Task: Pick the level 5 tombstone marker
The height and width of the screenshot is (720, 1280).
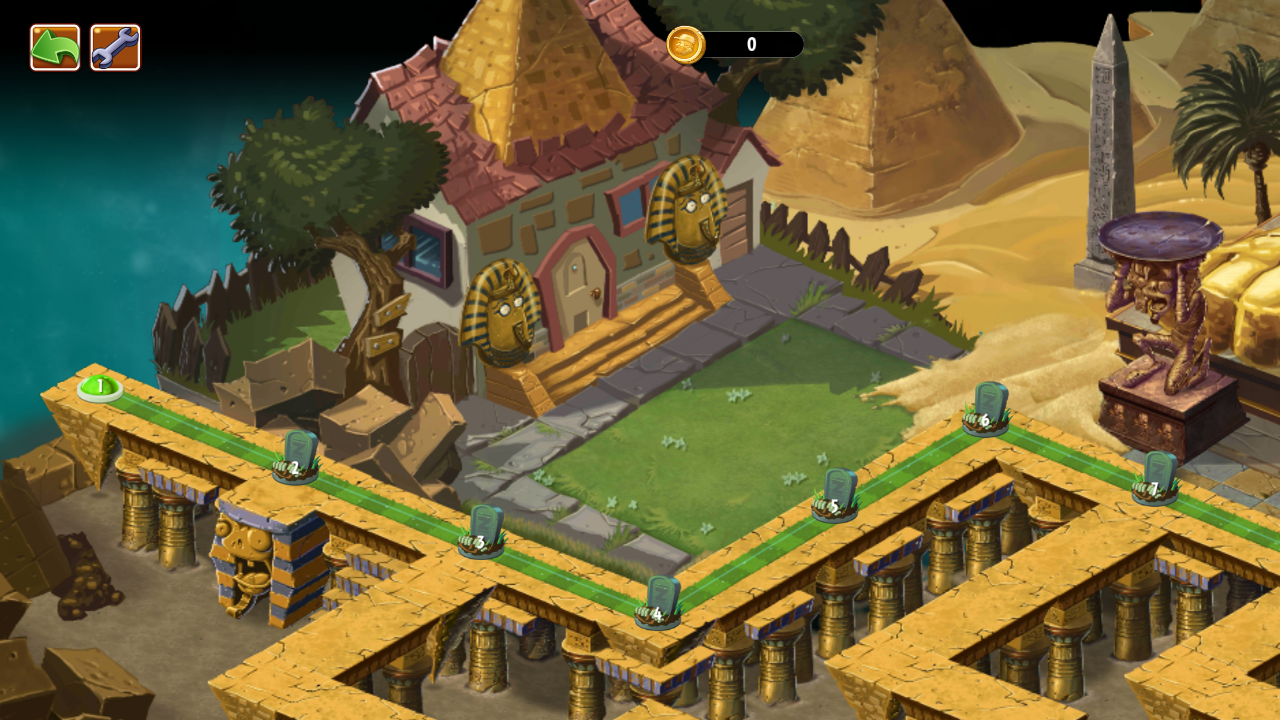Action: [835, 496]
